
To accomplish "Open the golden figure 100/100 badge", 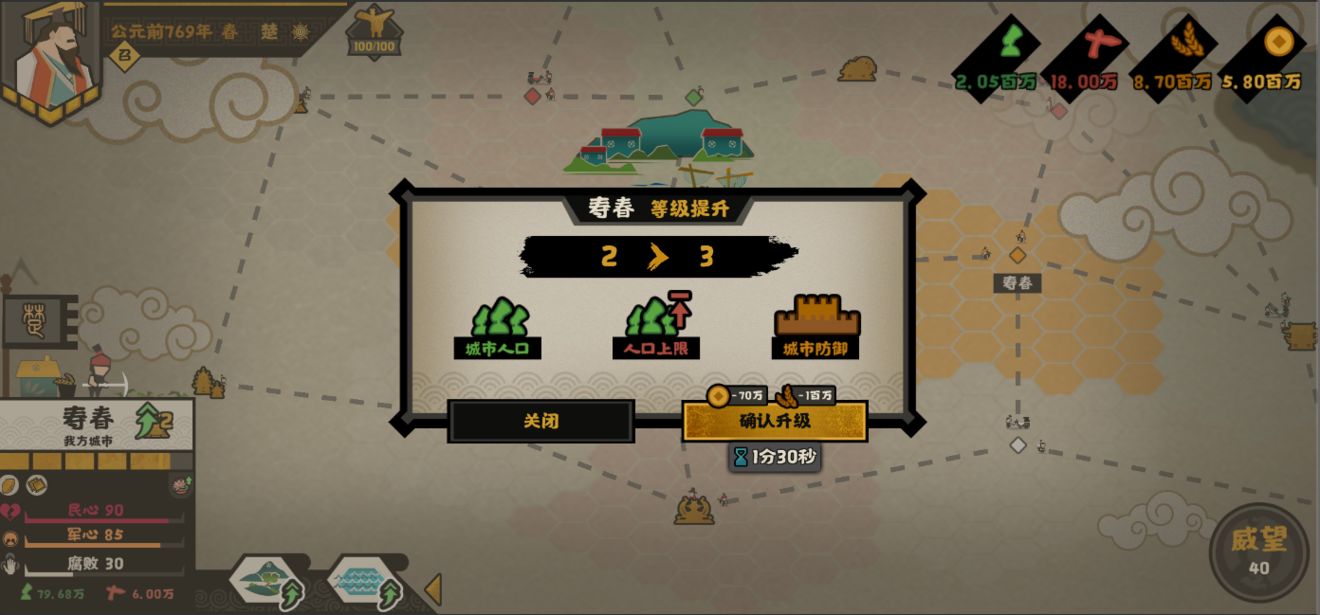I will (x=373, y=31).
